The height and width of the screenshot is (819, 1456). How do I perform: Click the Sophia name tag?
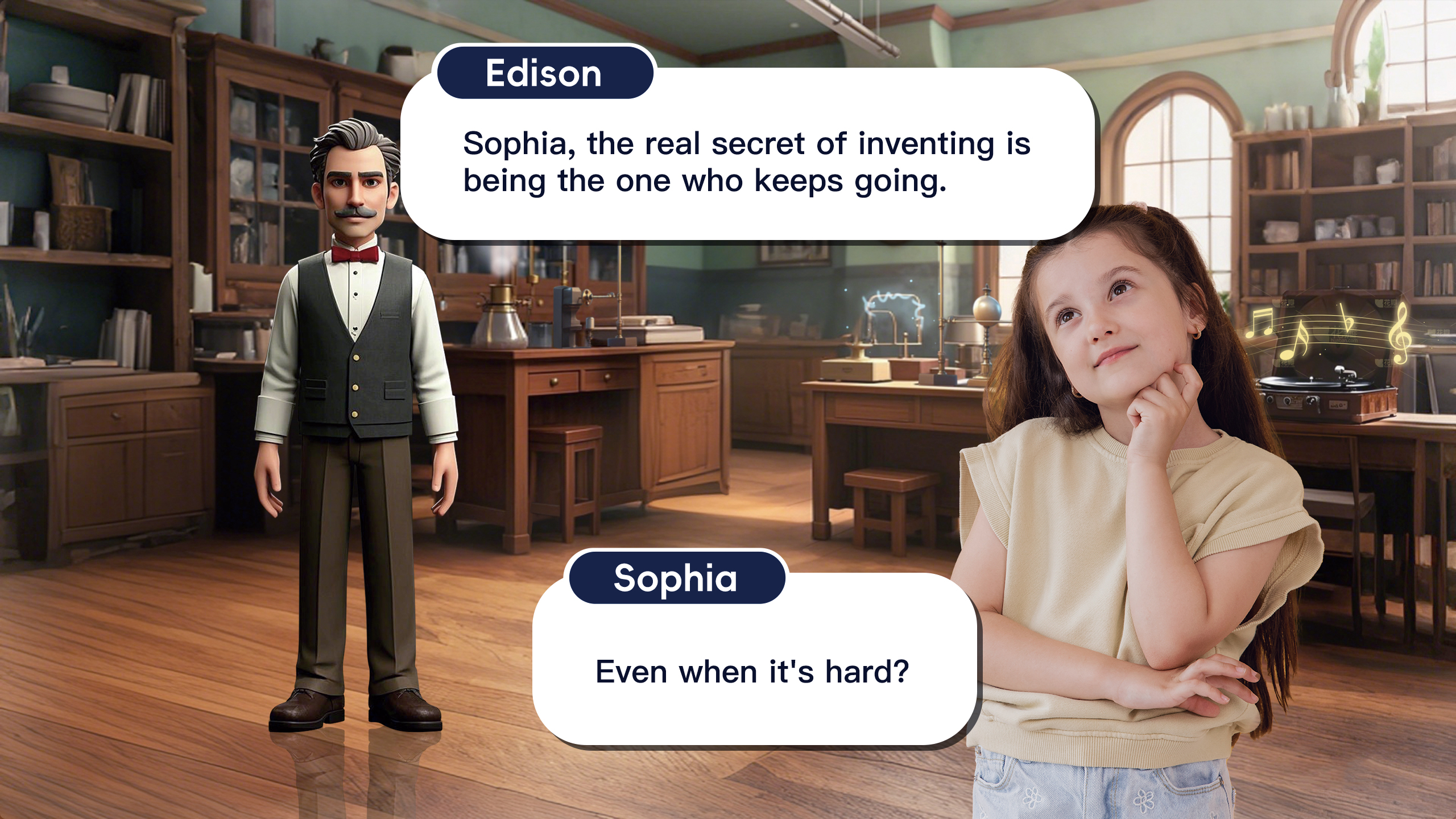point(676,578)
